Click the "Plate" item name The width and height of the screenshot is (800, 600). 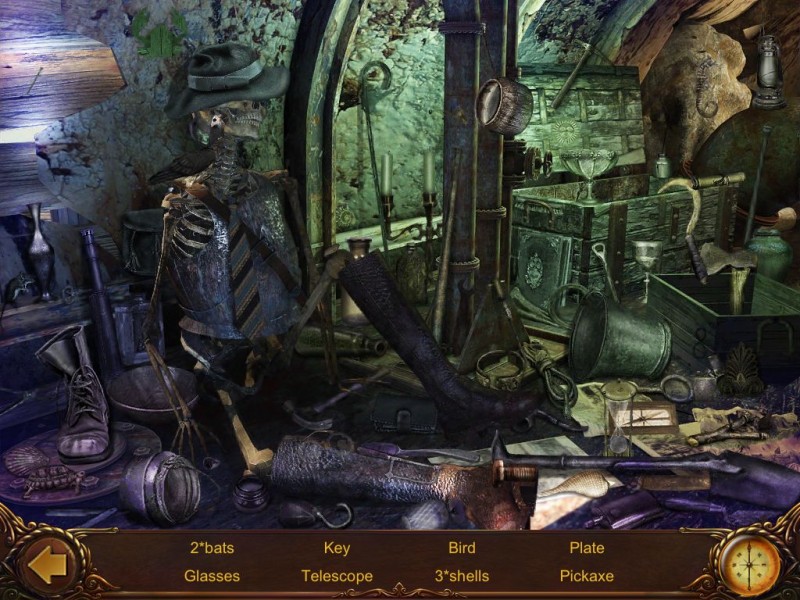pos(587,548)
